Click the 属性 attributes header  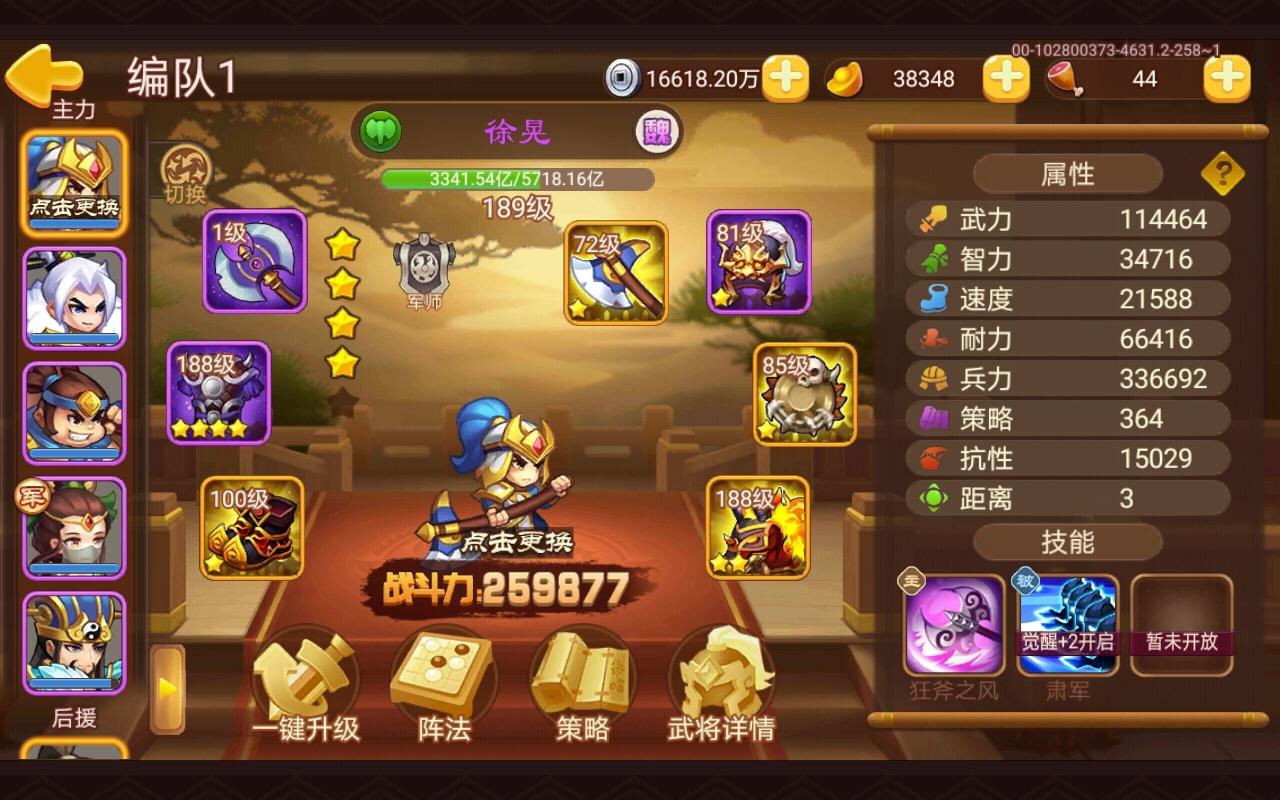tap(1067, 173)
